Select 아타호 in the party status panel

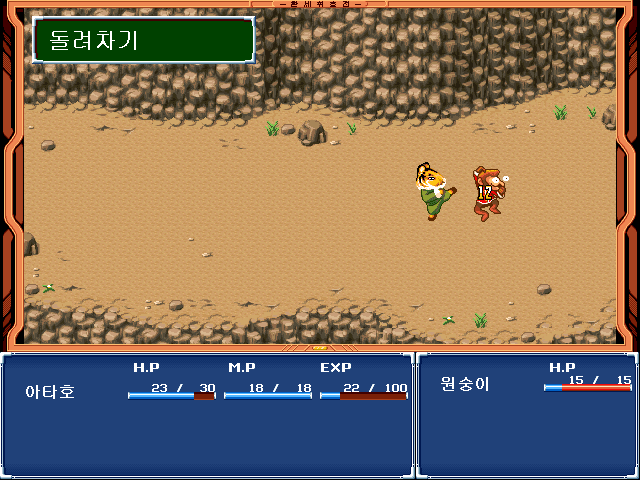point(50,392)
